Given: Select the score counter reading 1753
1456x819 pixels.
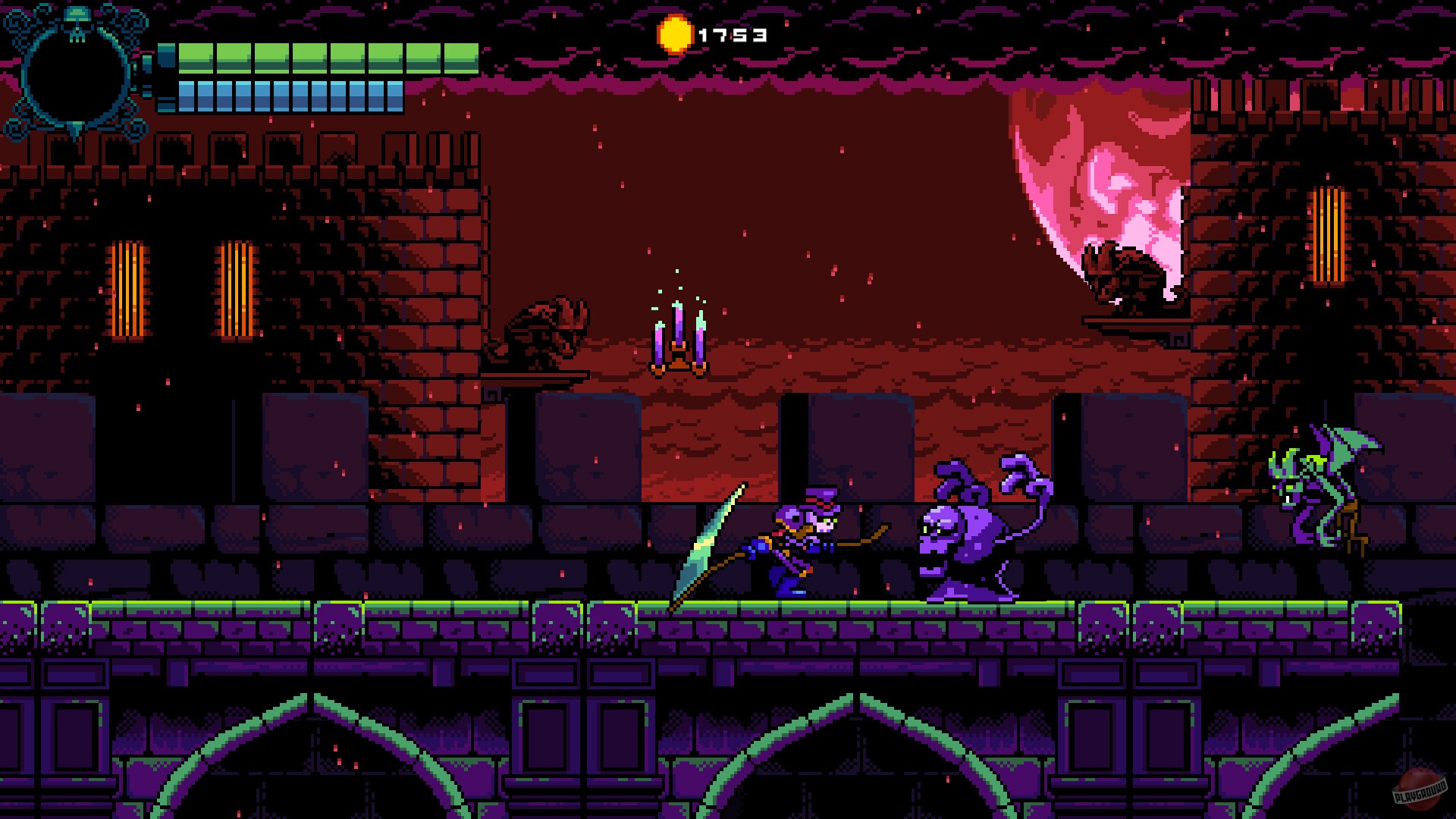Looking at the screenshot, I should [732, 34].
